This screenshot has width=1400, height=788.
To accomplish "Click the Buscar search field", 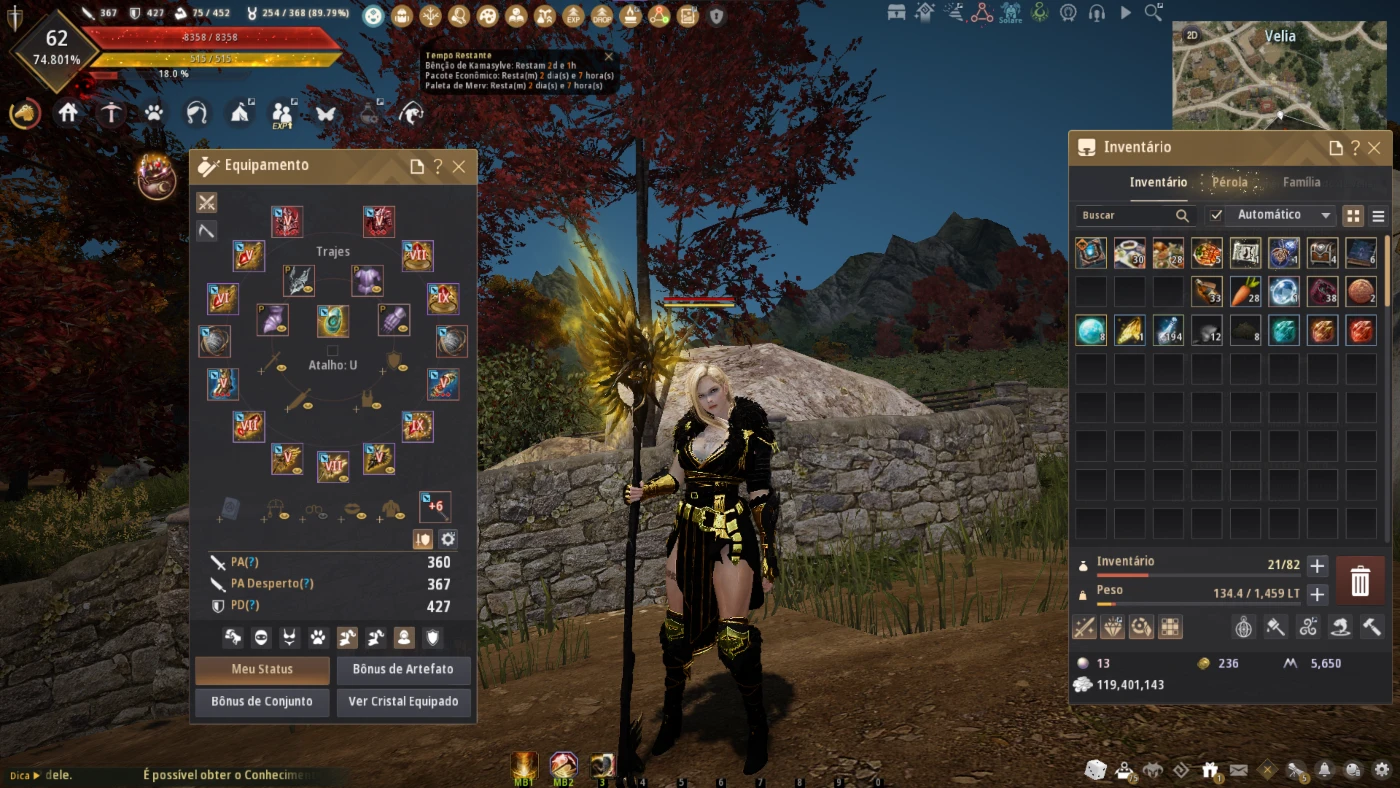I will (1126, 215).
